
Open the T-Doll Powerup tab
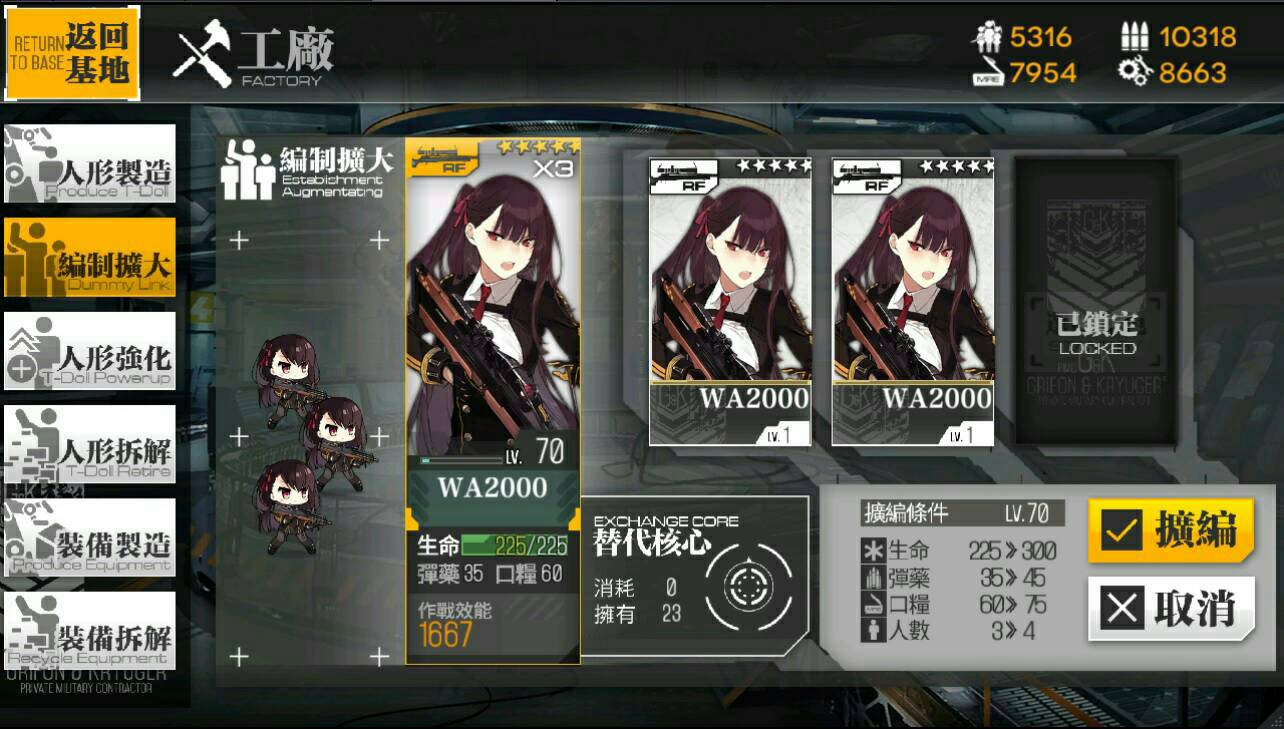coord(90,351)
